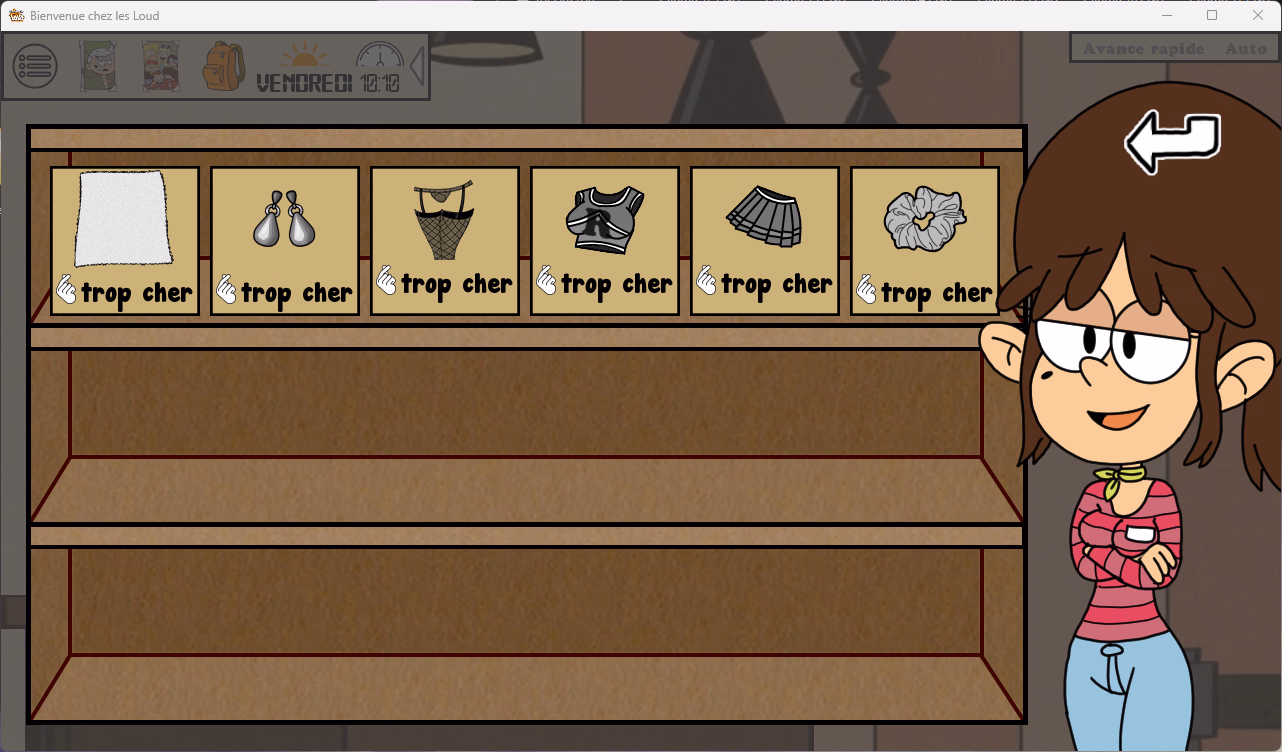Screen dimensions: 1282x752
Task: Toggle Auto mode on
Action: tap(1245, 48)
